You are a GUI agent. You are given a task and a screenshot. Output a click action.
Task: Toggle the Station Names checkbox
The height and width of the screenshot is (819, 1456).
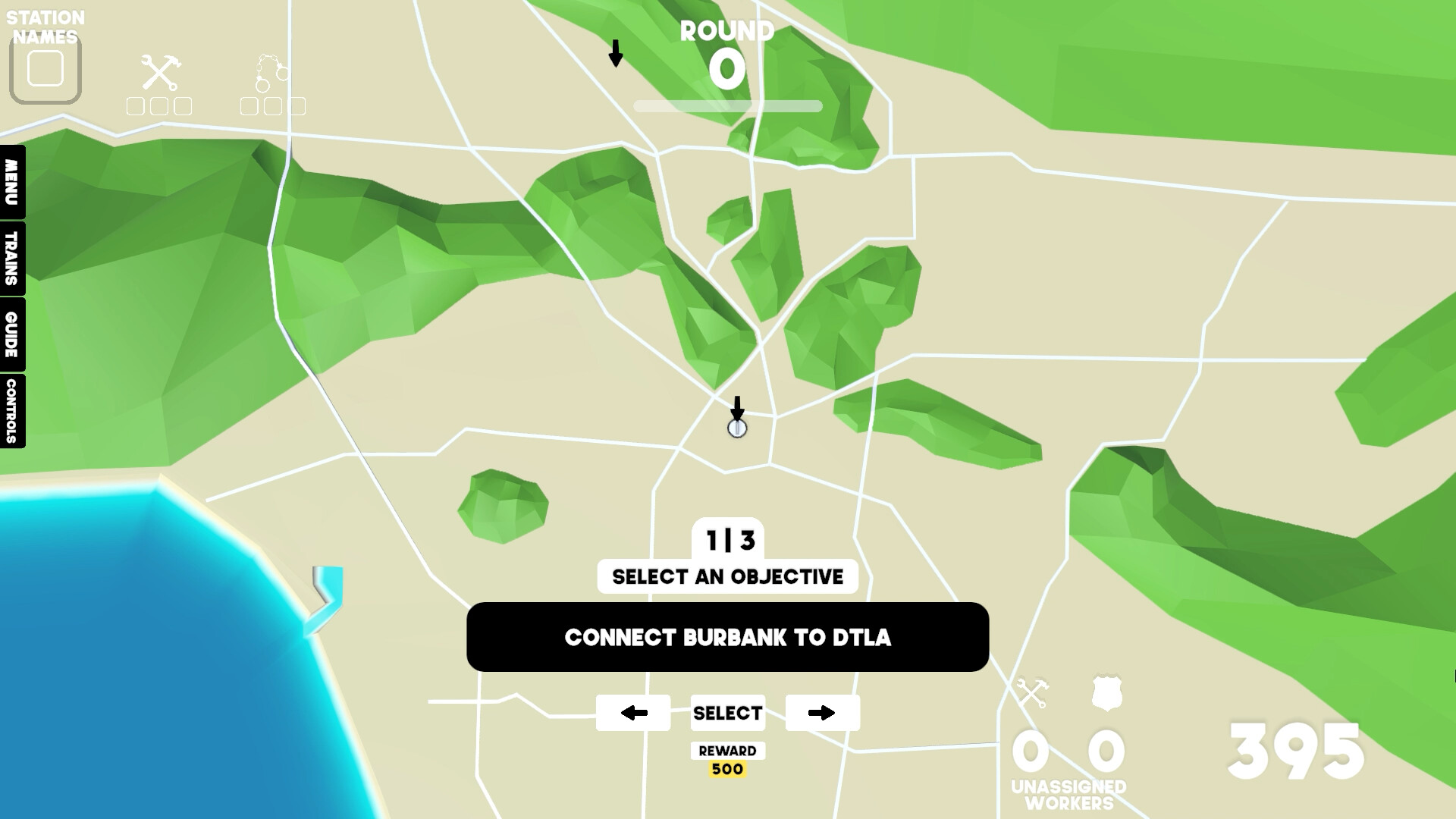pos(45,70)
